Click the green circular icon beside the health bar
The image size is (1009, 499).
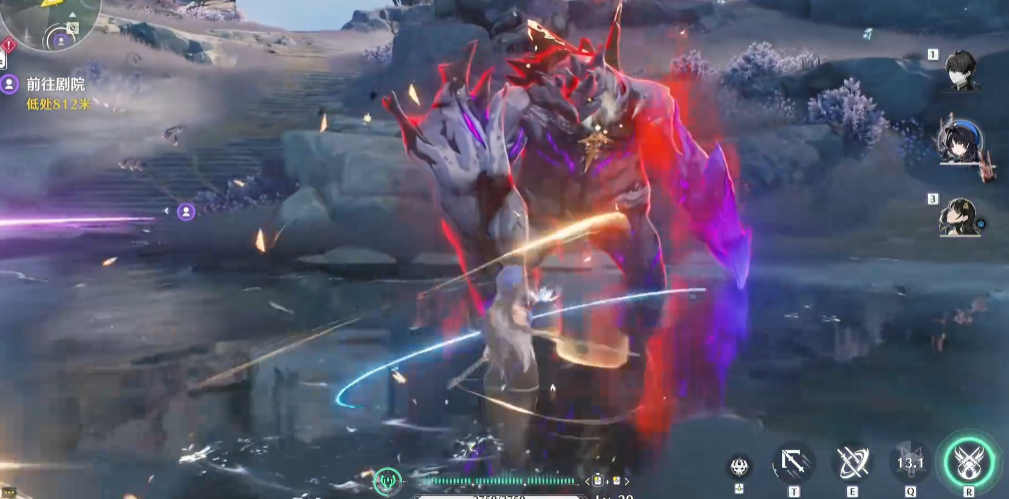pyautogui.click(x=387, y=481)
